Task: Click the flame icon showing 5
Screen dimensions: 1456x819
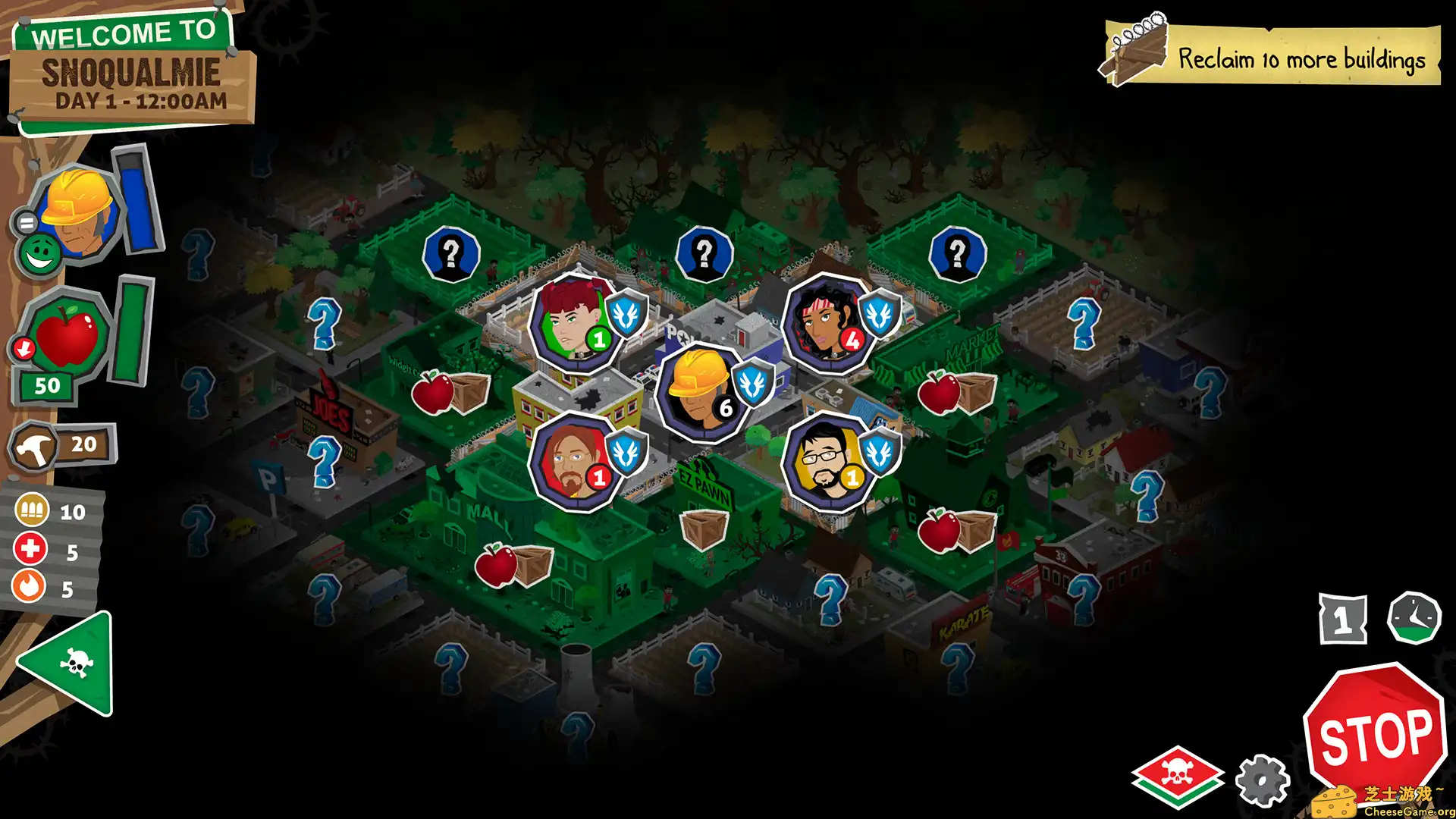Action: 29,585
